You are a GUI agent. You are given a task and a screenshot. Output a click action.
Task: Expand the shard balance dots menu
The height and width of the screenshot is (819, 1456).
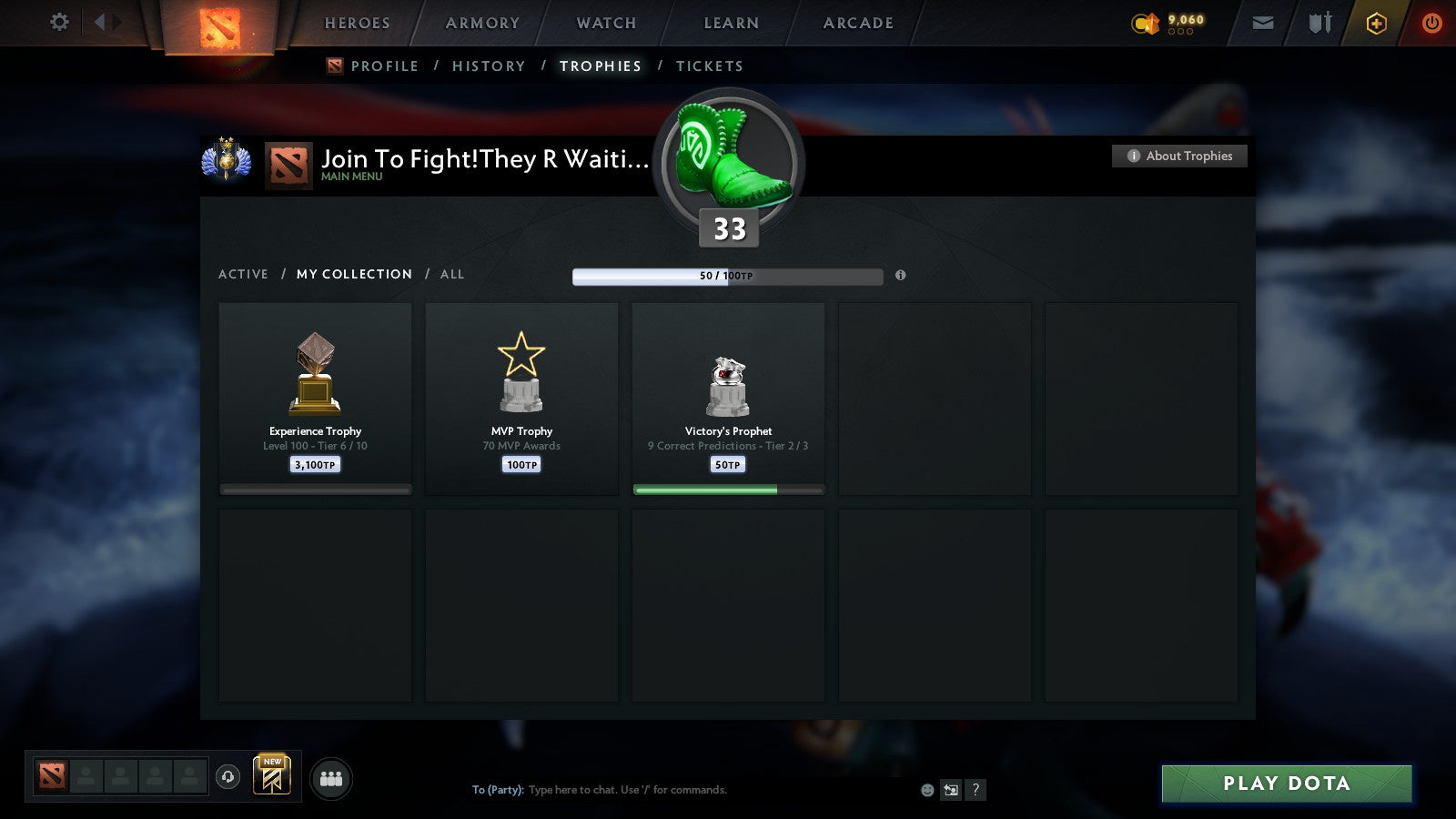click(x=1180, y=30)
